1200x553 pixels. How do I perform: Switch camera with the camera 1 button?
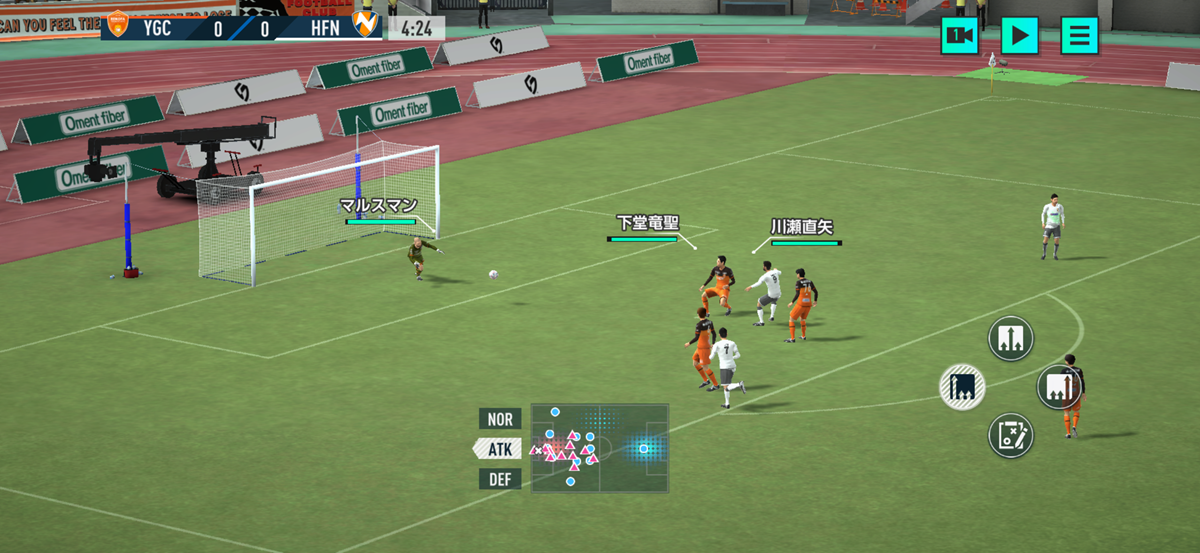(x=959, y=36)
